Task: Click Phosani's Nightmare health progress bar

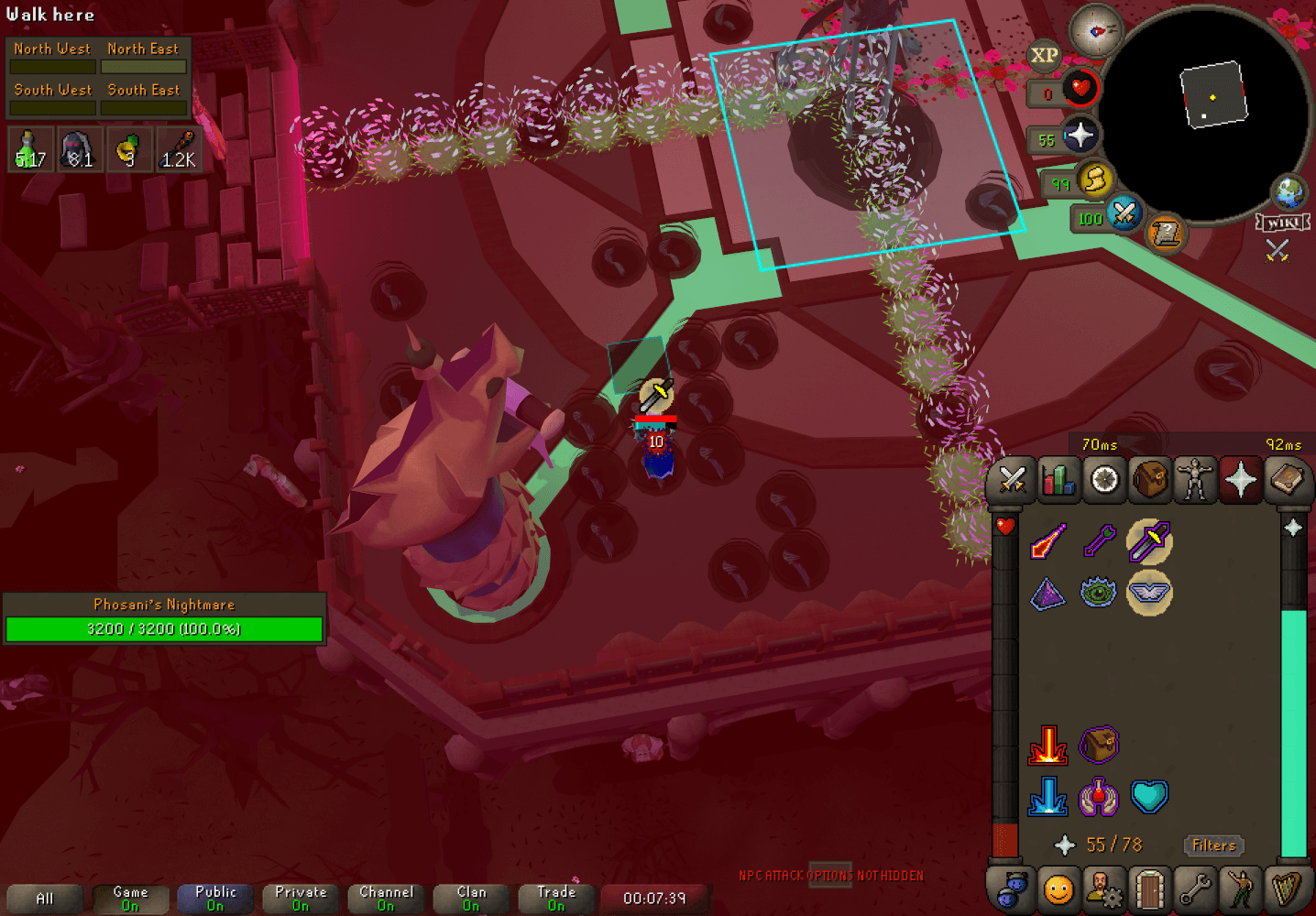Action: [x=164, y=628]
